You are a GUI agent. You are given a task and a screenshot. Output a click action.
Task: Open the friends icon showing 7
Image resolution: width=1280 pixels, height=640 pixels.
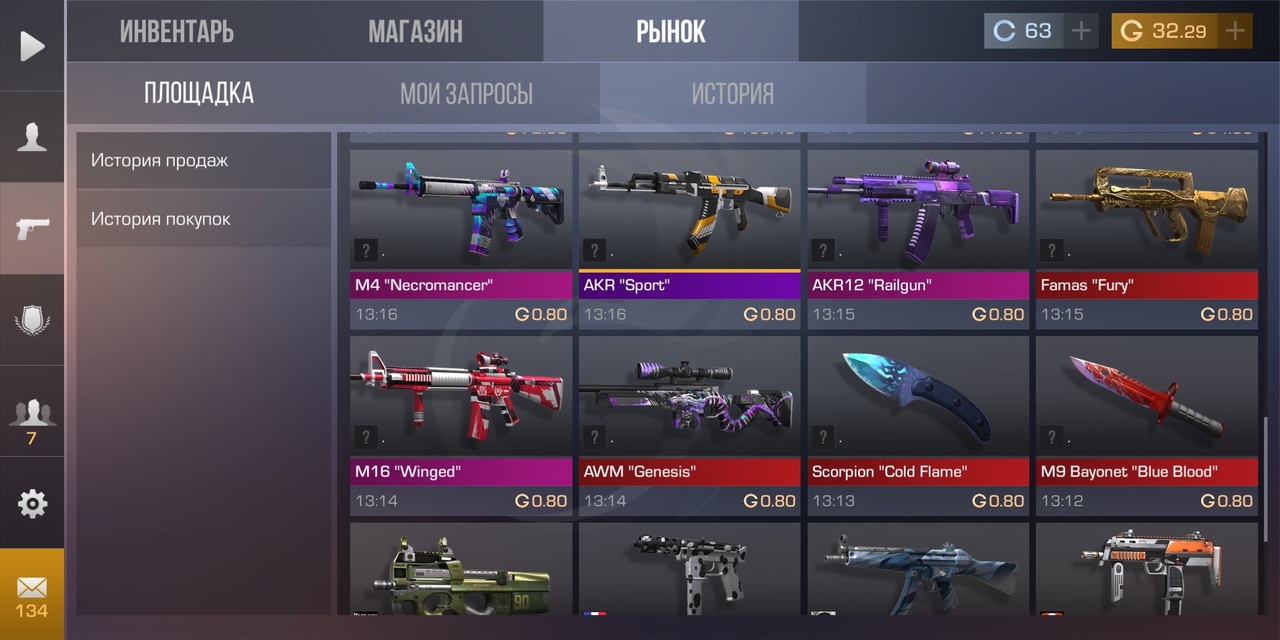coord(32,418)
